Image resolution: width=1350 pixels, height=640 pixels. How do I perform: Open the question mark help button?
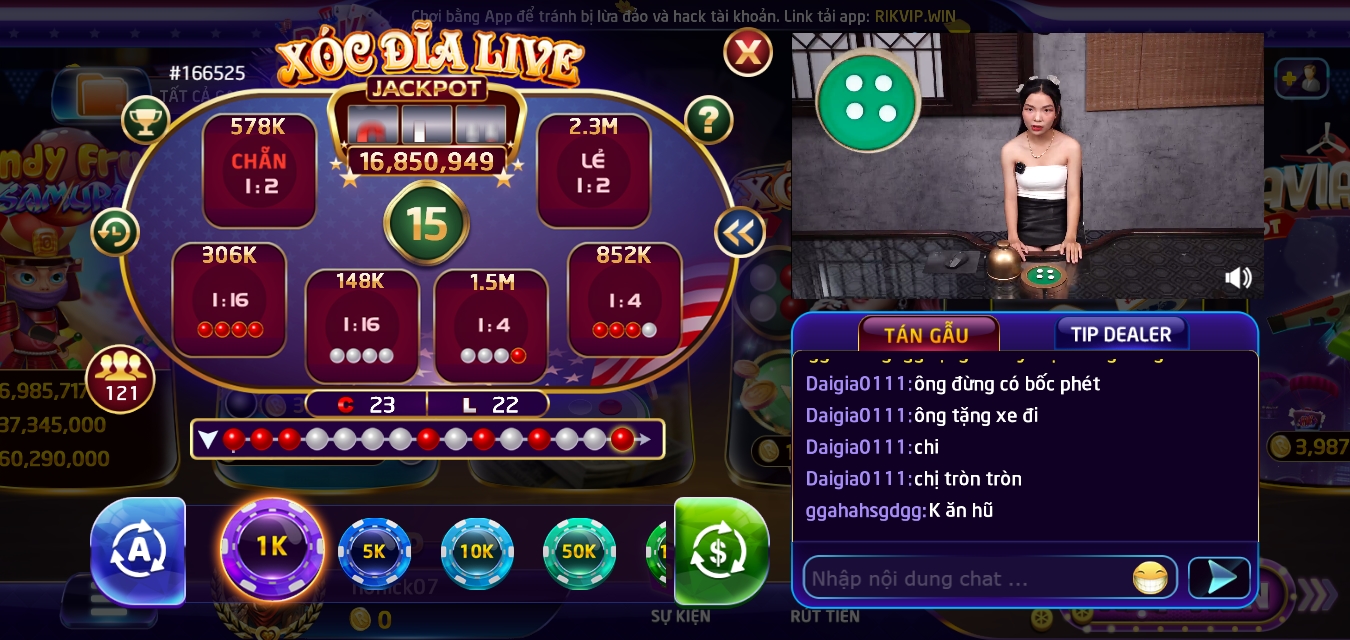pos(708,121)
